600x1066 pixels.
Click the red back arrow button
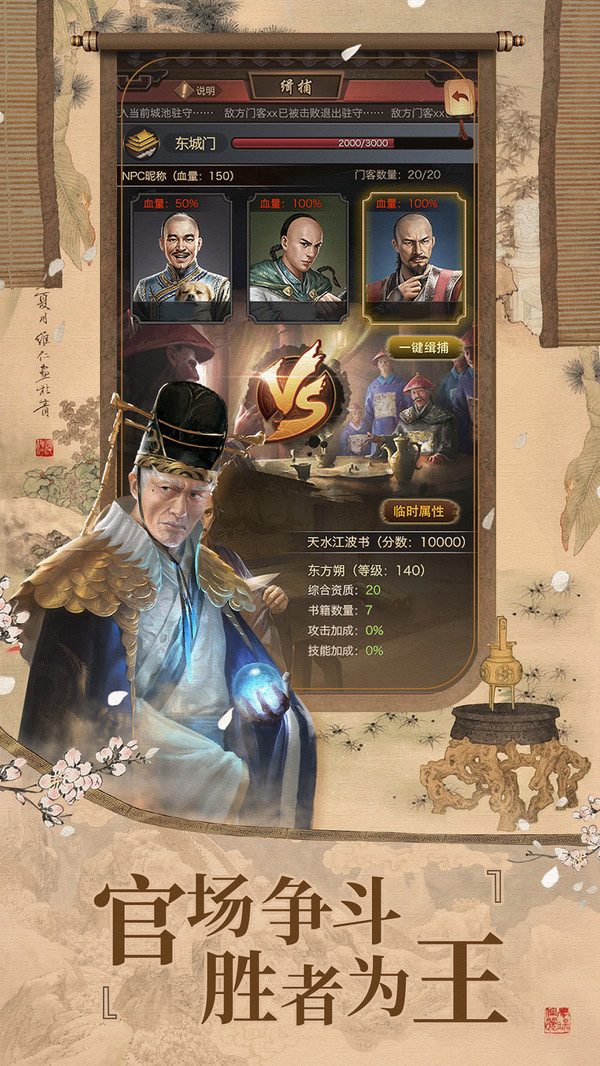point(460,98)
